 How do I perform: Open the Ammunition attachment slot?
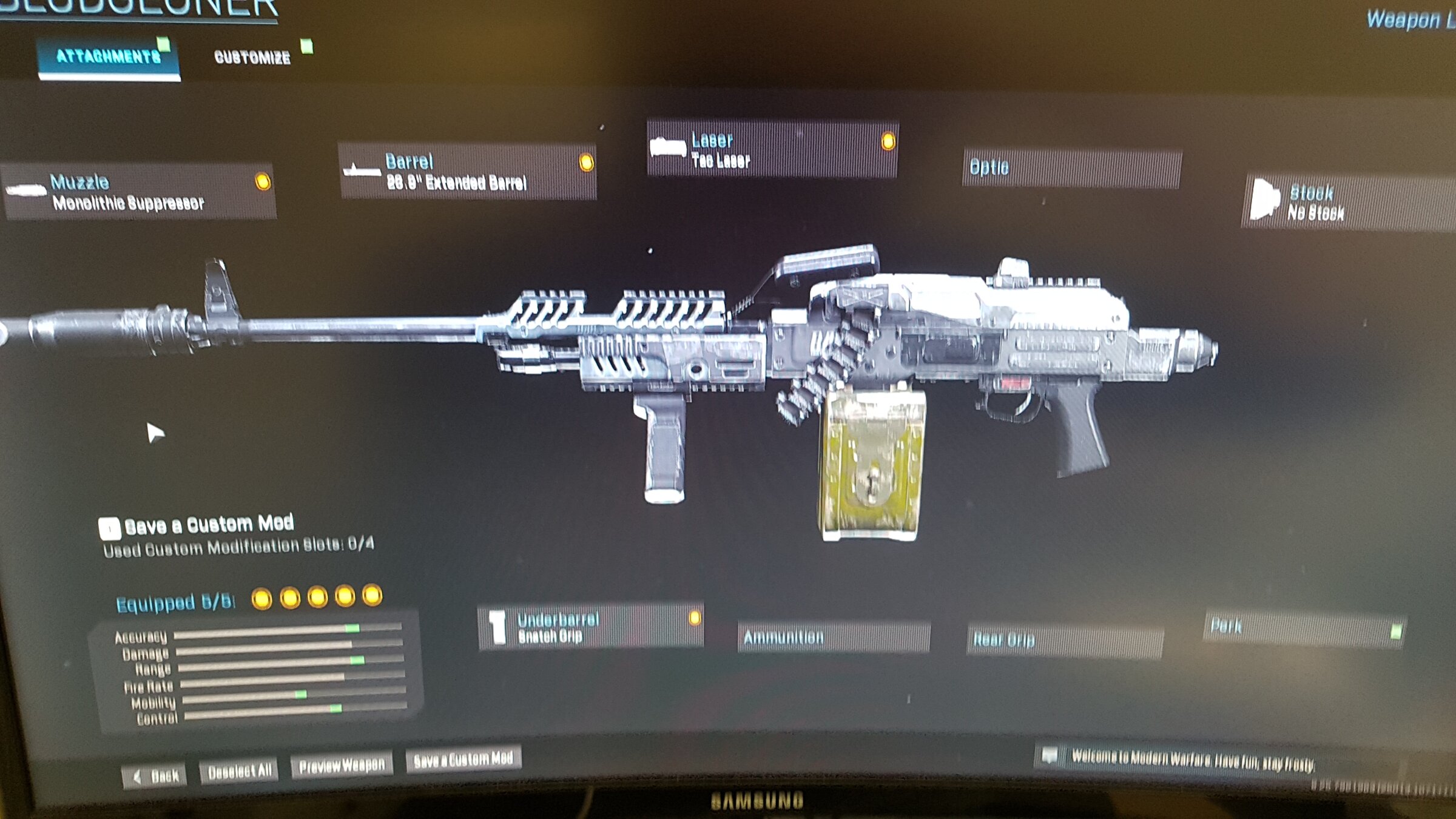[833, 637]
